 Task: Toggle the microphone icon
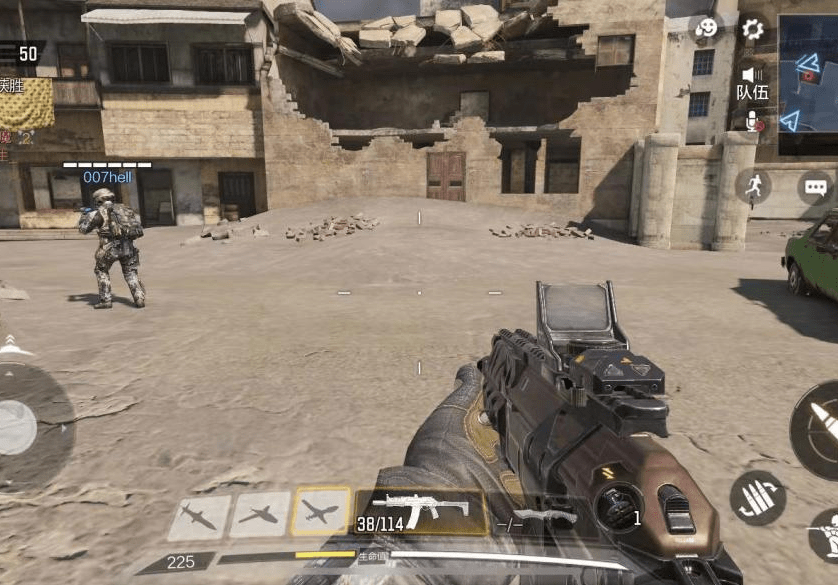point(752,121)
